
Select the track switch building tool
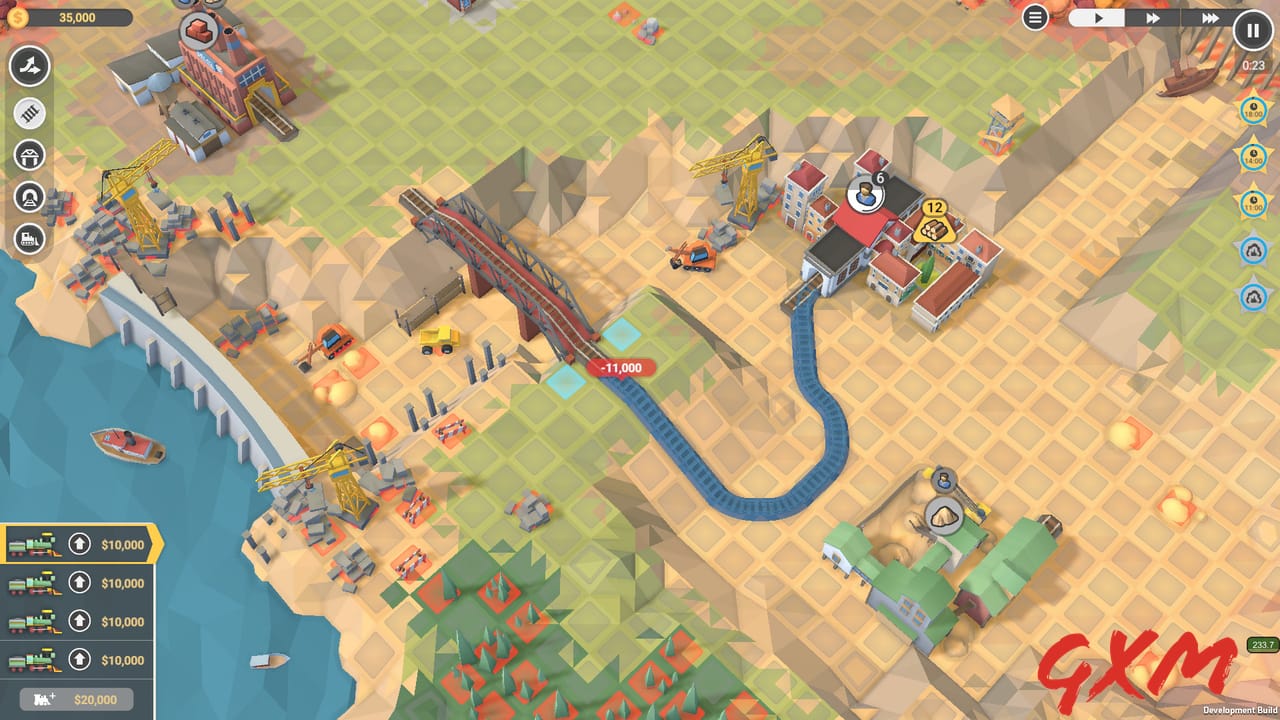pos(30,66)
